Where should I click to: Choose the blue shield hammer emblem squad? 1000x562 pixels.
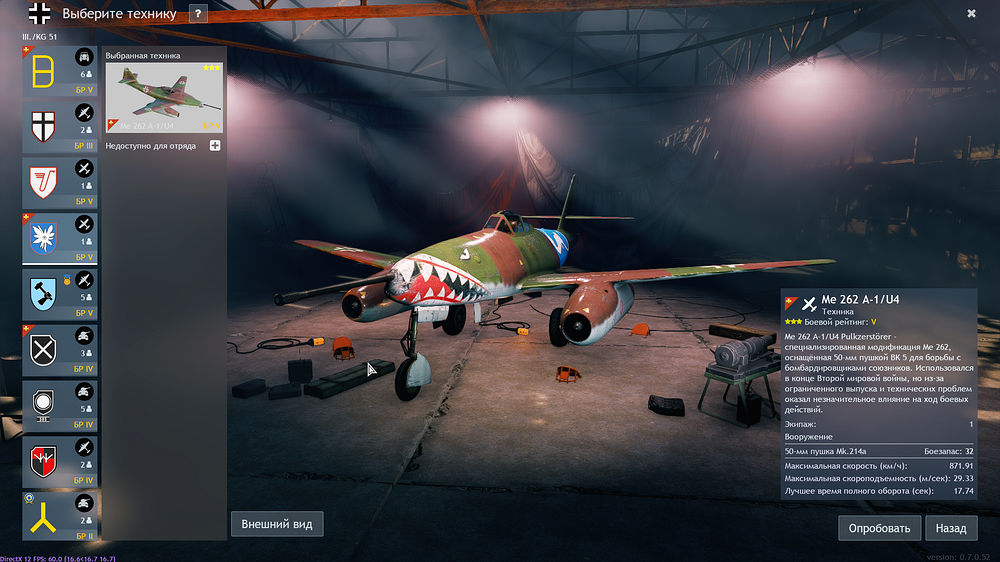(x=60, y=293)
